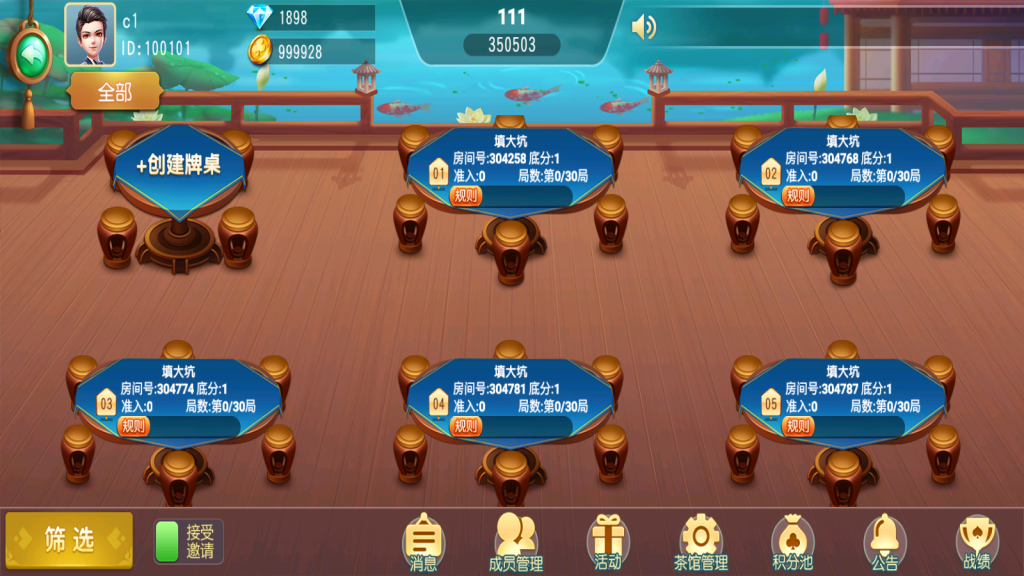
Task: Create a new card table
Action: (x=179, y=166)
